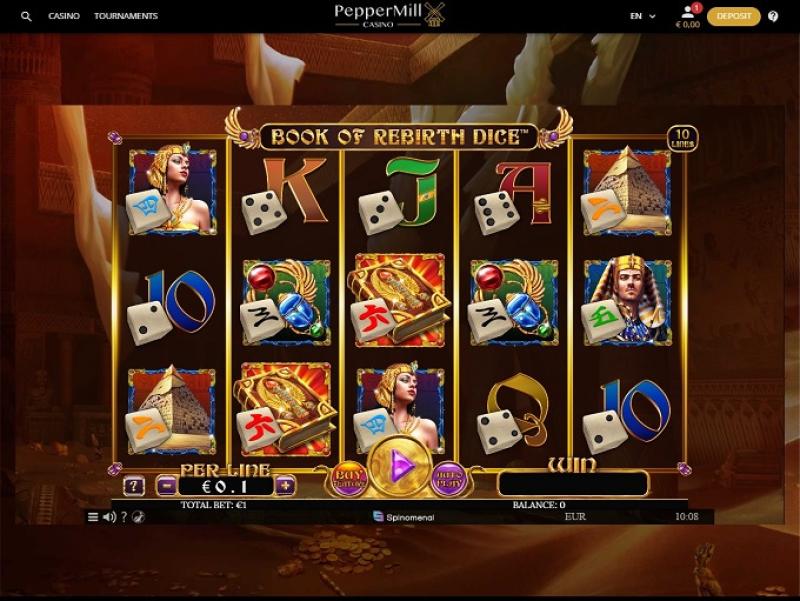Screen dimensions: 800x601
Task: Open the Buy Feature option
Action: [x=349, y=478]
